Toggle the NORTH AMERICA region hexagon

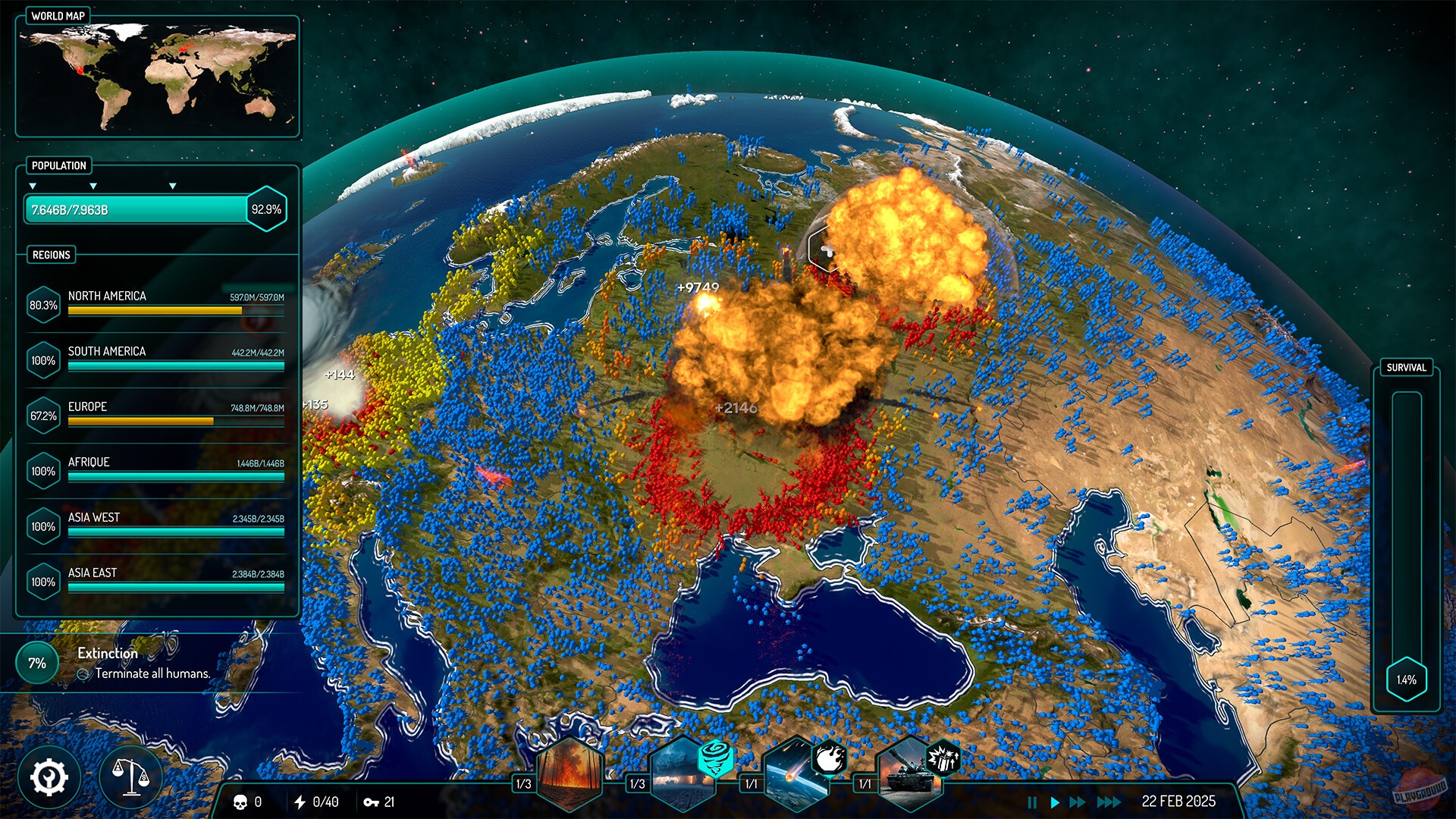pos(44,306)
